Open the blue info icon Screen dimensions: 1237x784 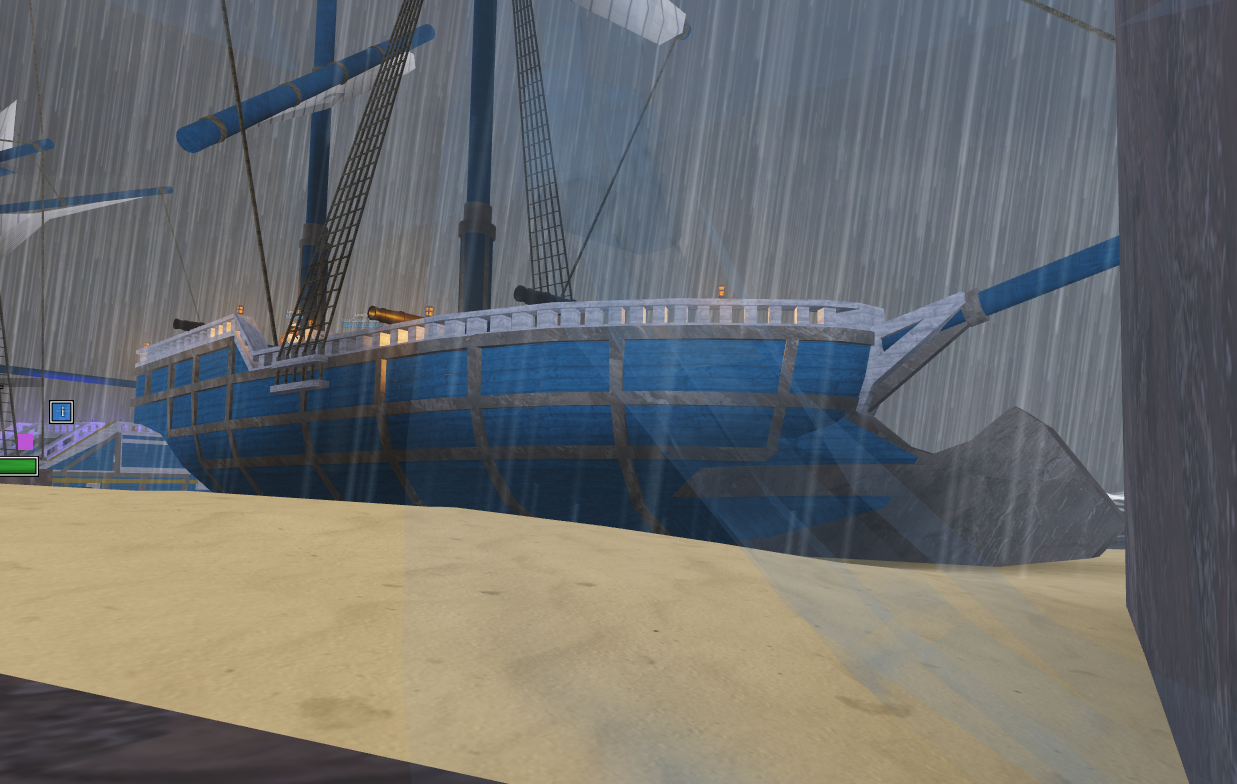(x=62, y=411)
